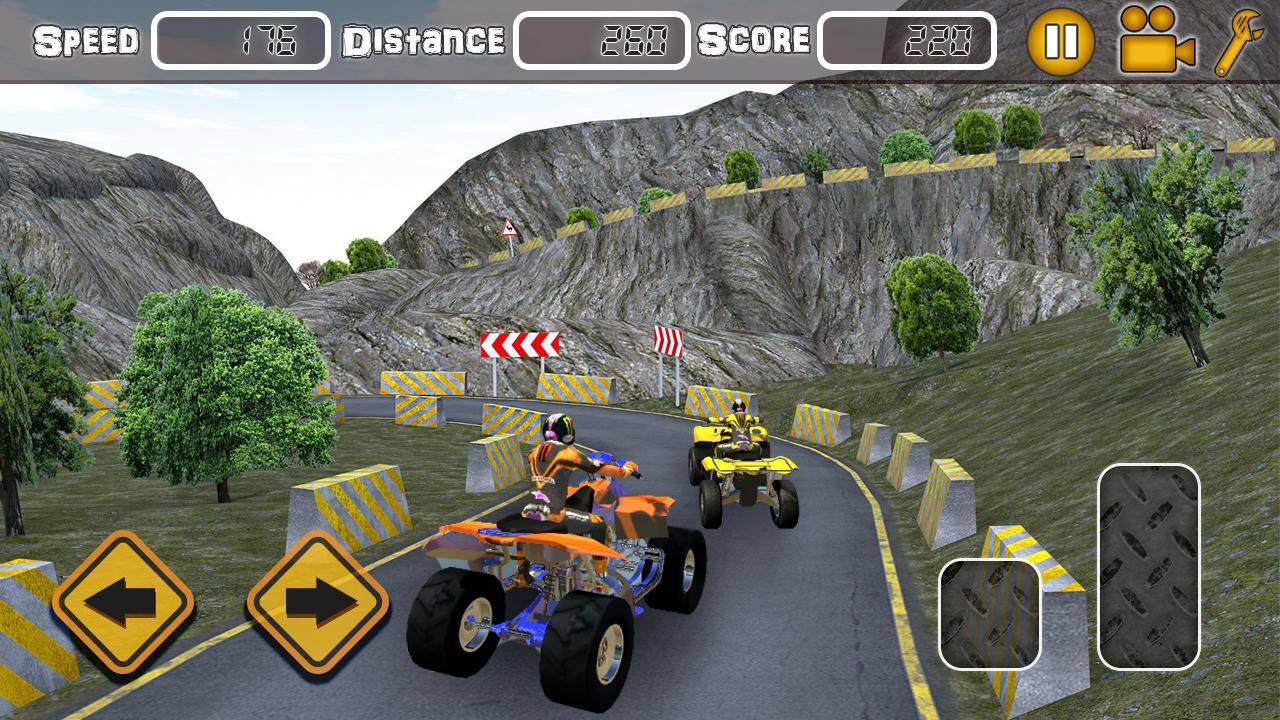Select the Distance label on the HUD
The image size is (1280, 720).
point(424,41)
